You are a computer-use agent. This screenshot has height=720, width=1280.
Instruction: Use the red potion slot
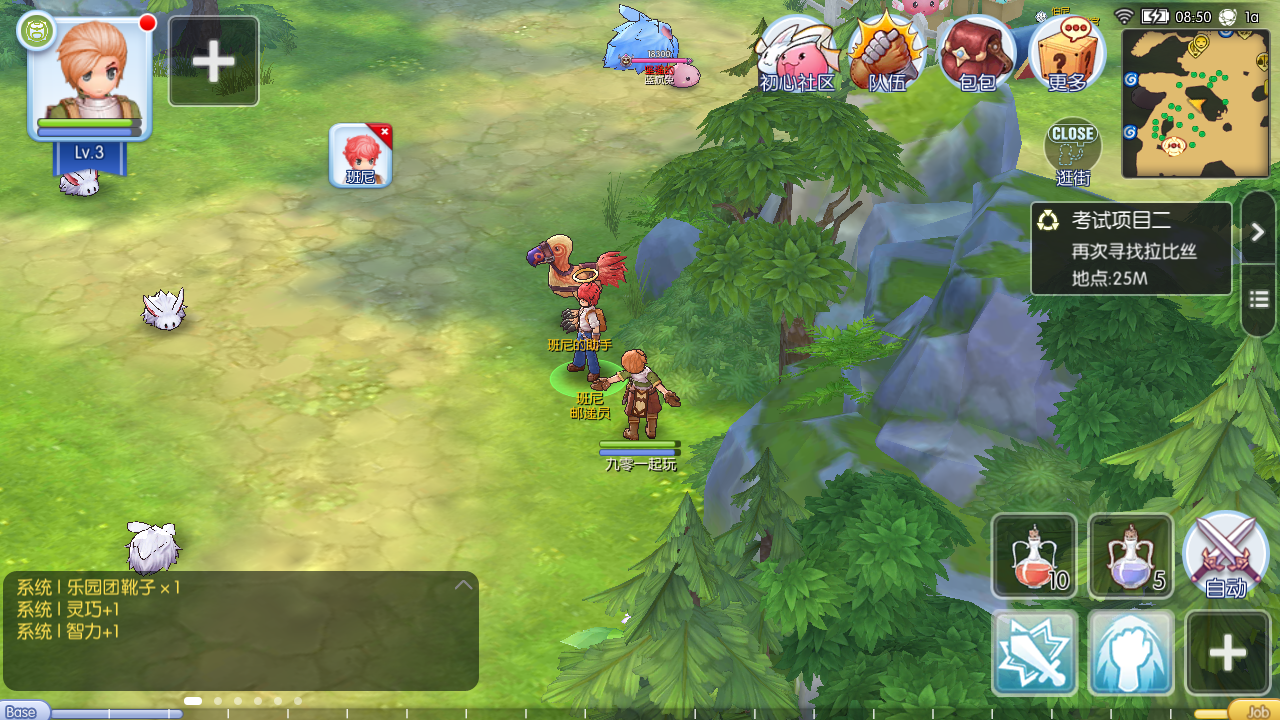pyautogui.click(x=1034, y=555)
